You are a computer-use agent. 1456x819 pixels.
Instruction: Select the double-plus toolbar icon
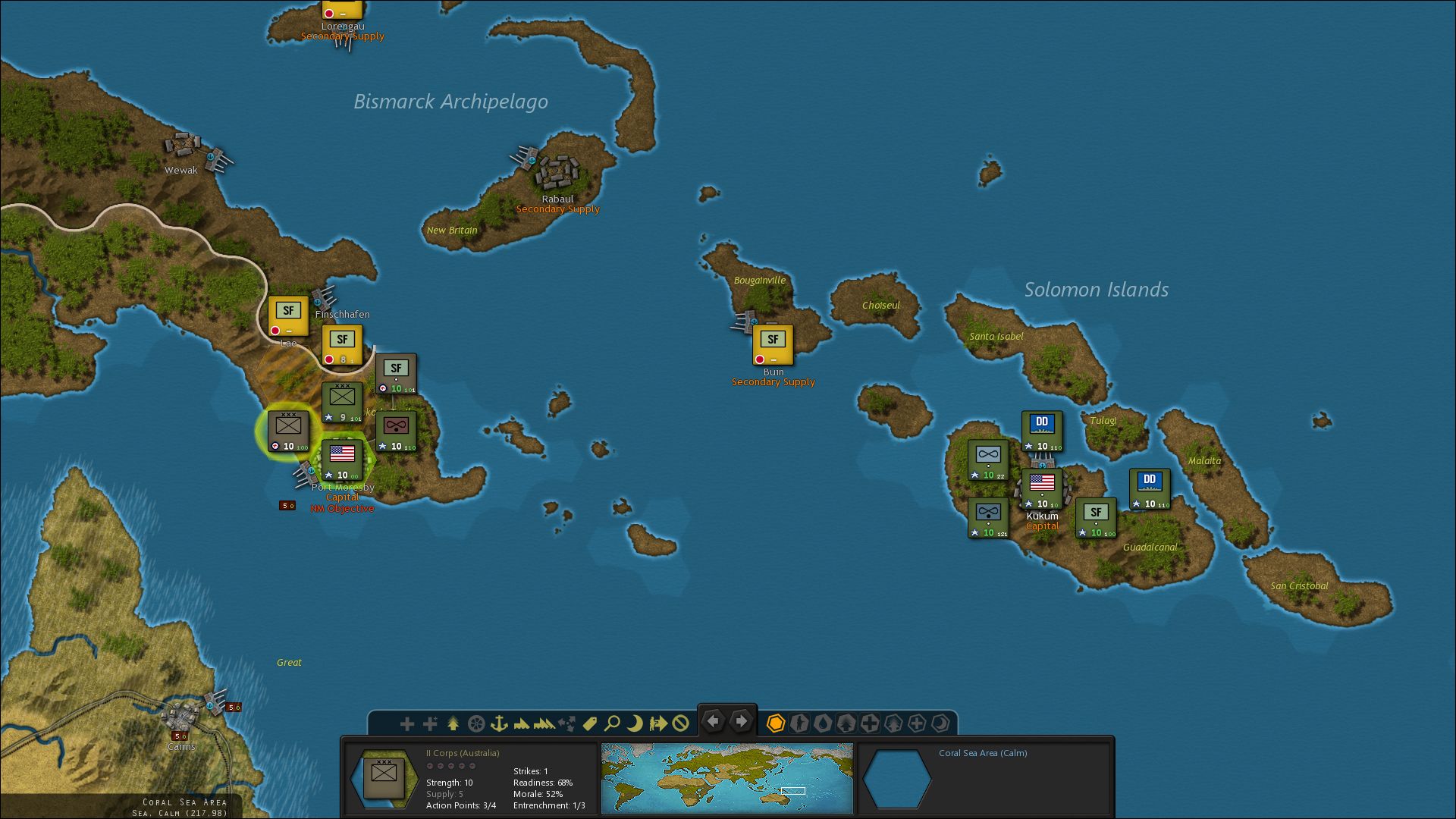[x=430, y=723]
